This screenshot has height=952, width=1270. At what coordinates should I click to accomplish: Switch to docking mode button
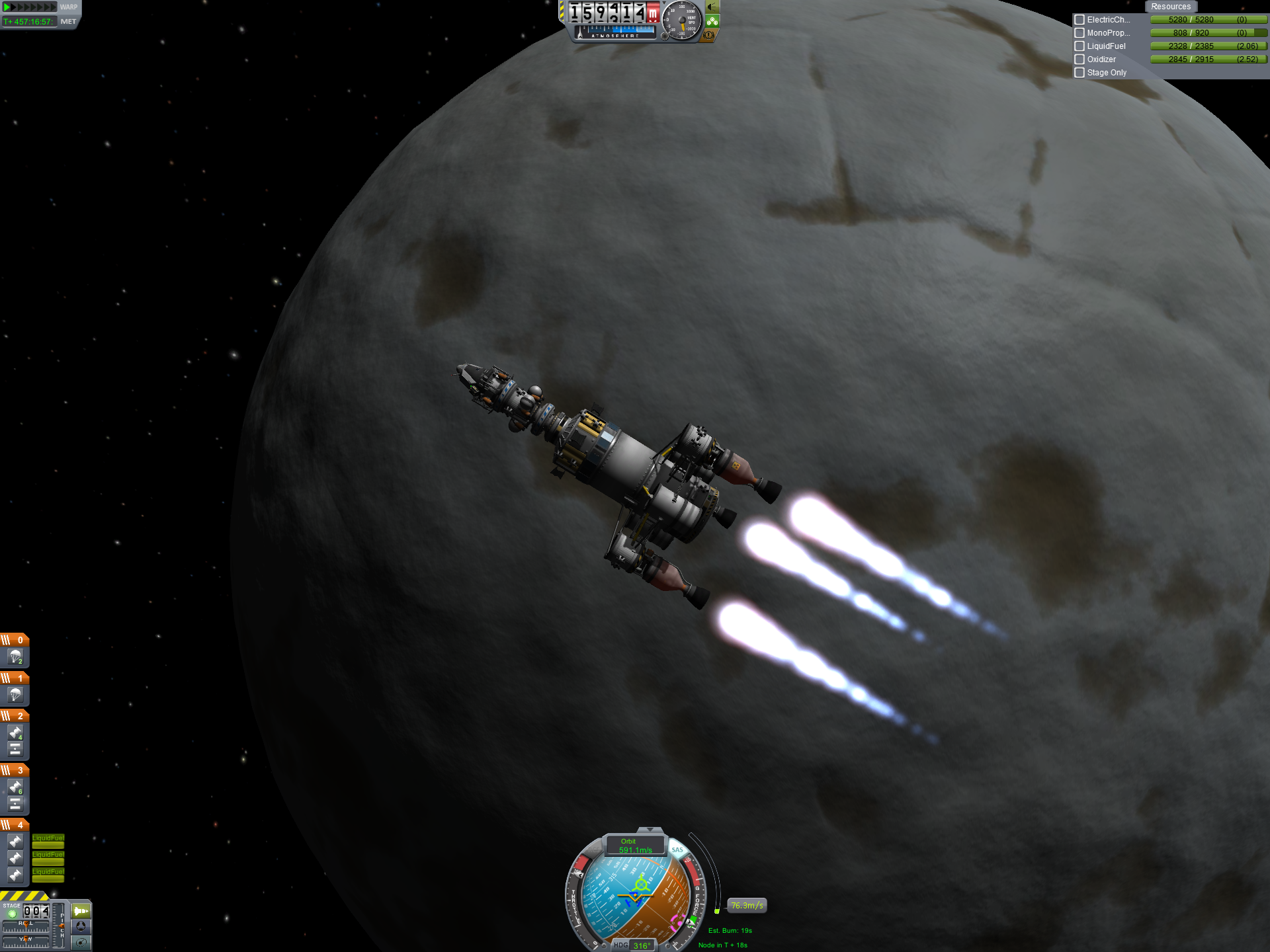[x=81, y=927]
